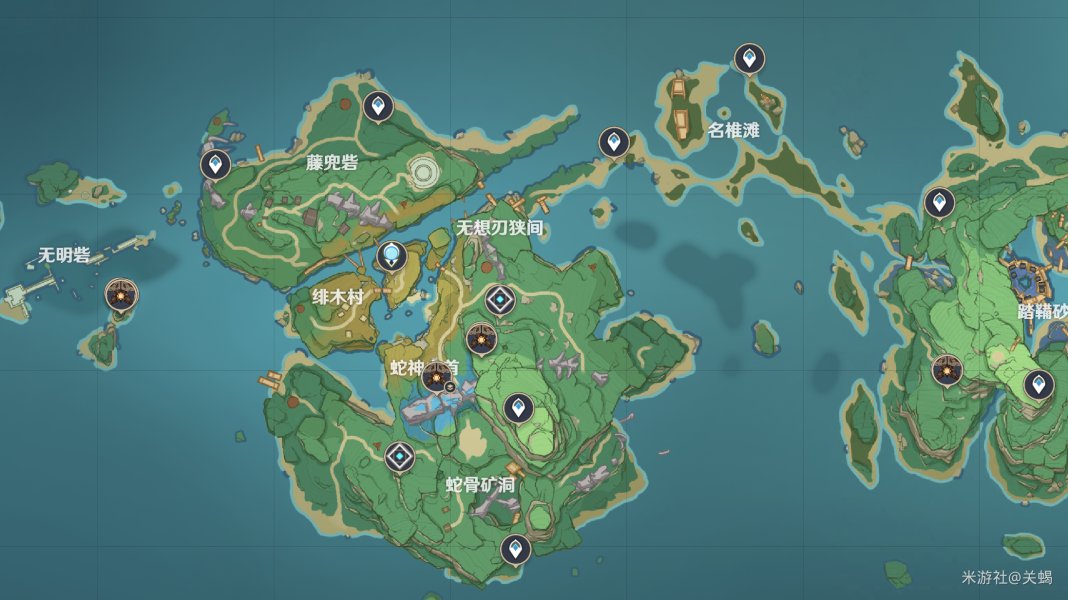Pick the teleport waypoint at the eastern island's northwest tip
Image resolution: width=1068 pixels, height=600 pixels.
pos(939,203)
